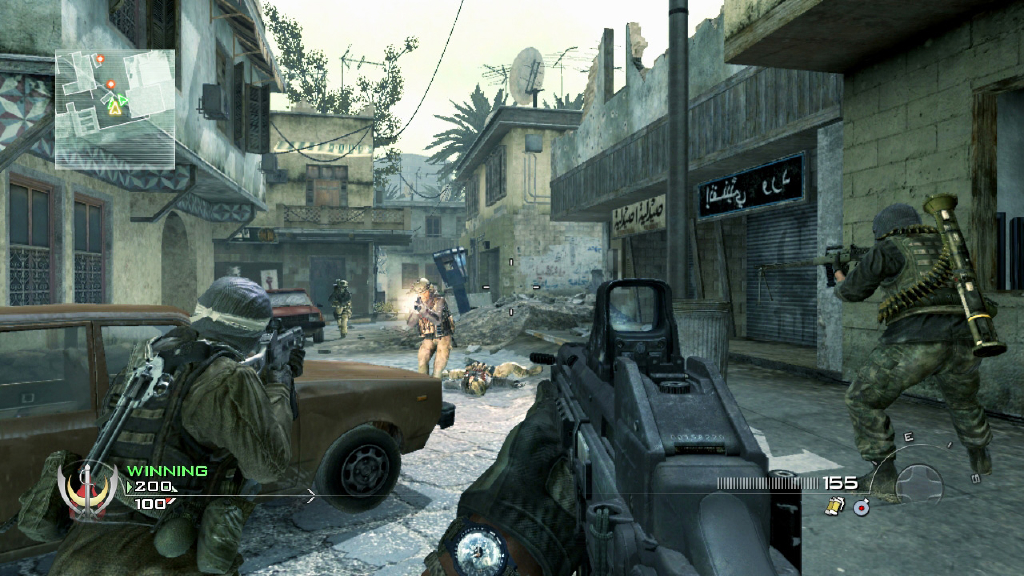
Task: Click the minimap in the corner
Action: [x=115, y=107]
